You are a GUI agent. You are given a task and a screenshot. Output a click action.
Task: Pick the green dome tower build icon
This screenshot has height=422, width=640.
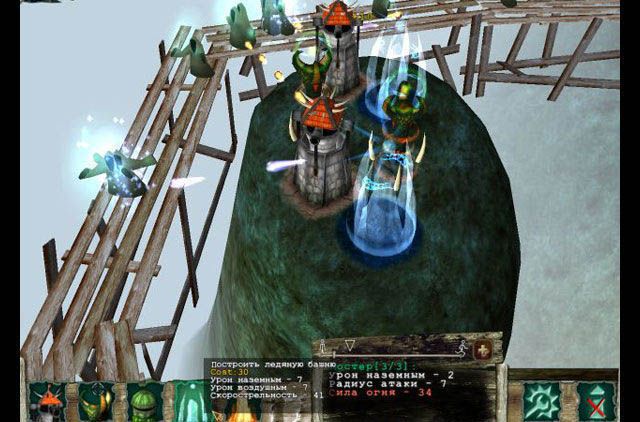(x=144, y=402)
